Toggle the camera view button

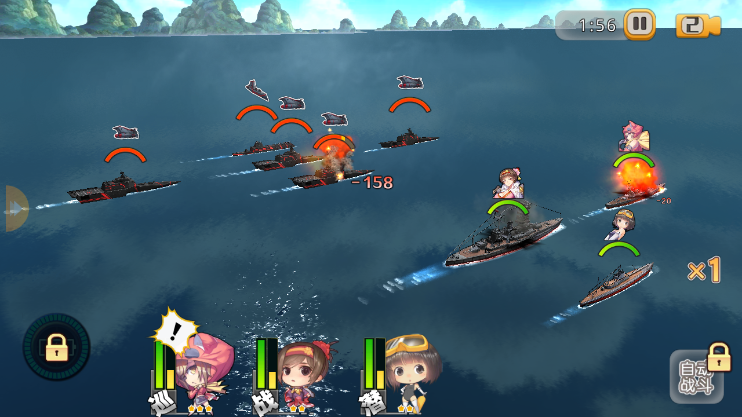click(x=697, y=25)
